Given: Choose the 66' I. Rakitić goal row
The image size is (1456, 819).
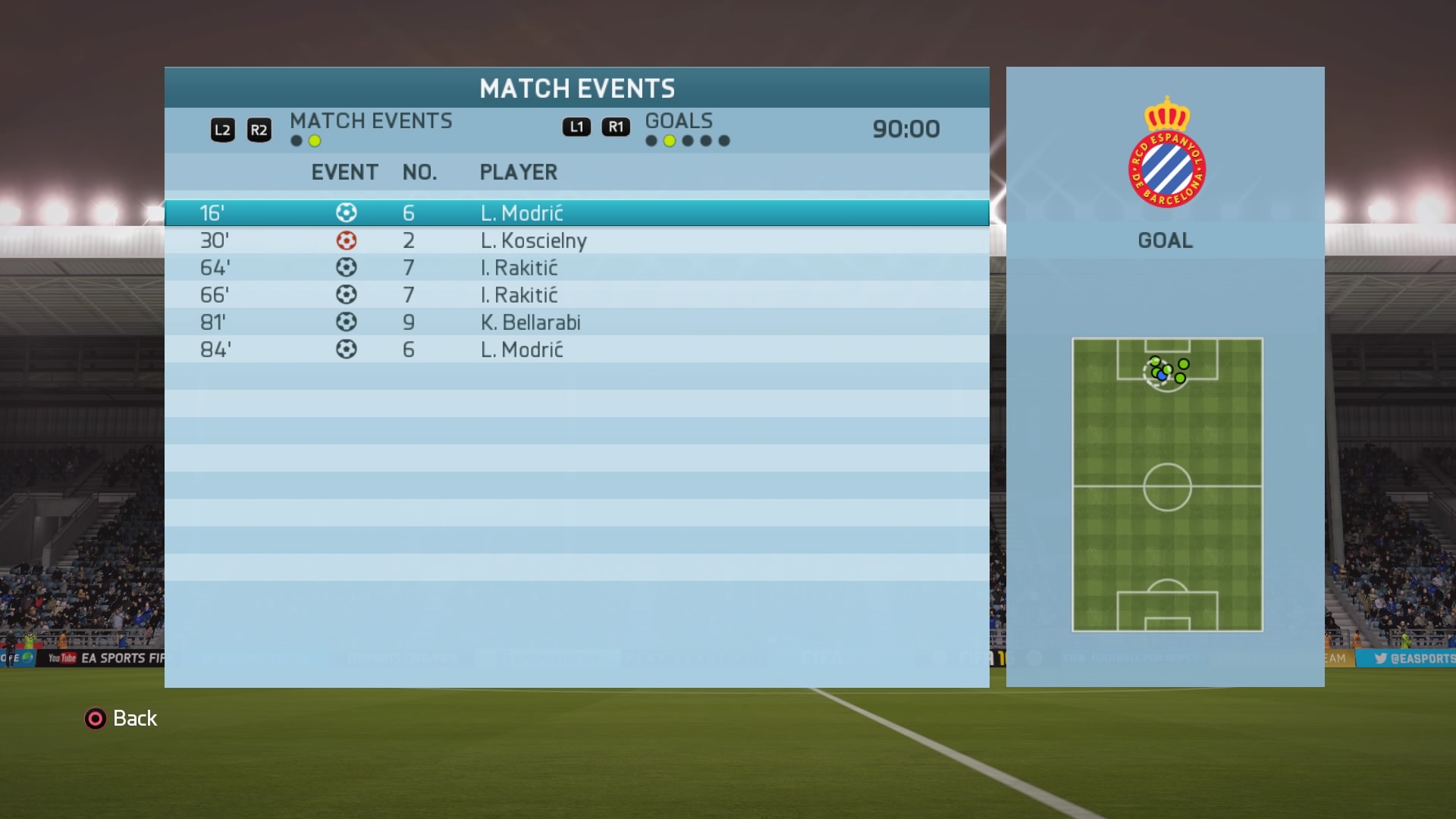Looking at the screenshot, I should [x=576, y=295].
